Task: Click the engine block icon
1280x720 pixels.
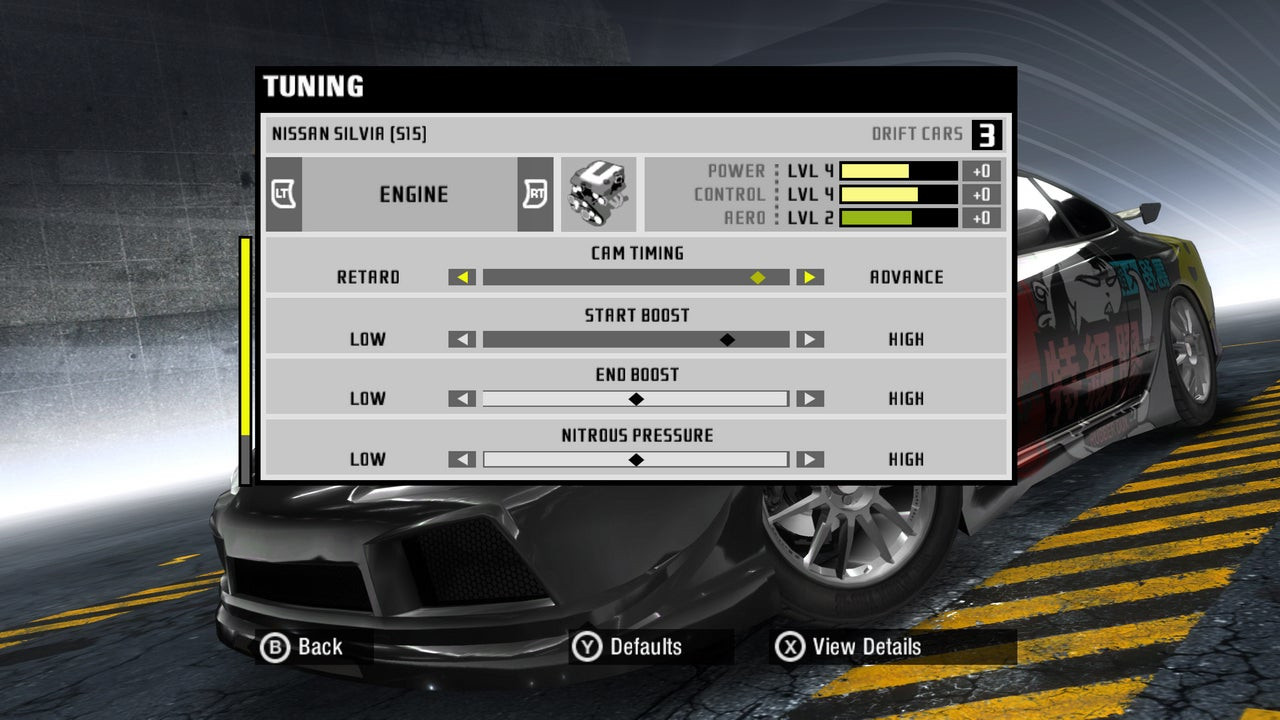Action: point(596,194)
